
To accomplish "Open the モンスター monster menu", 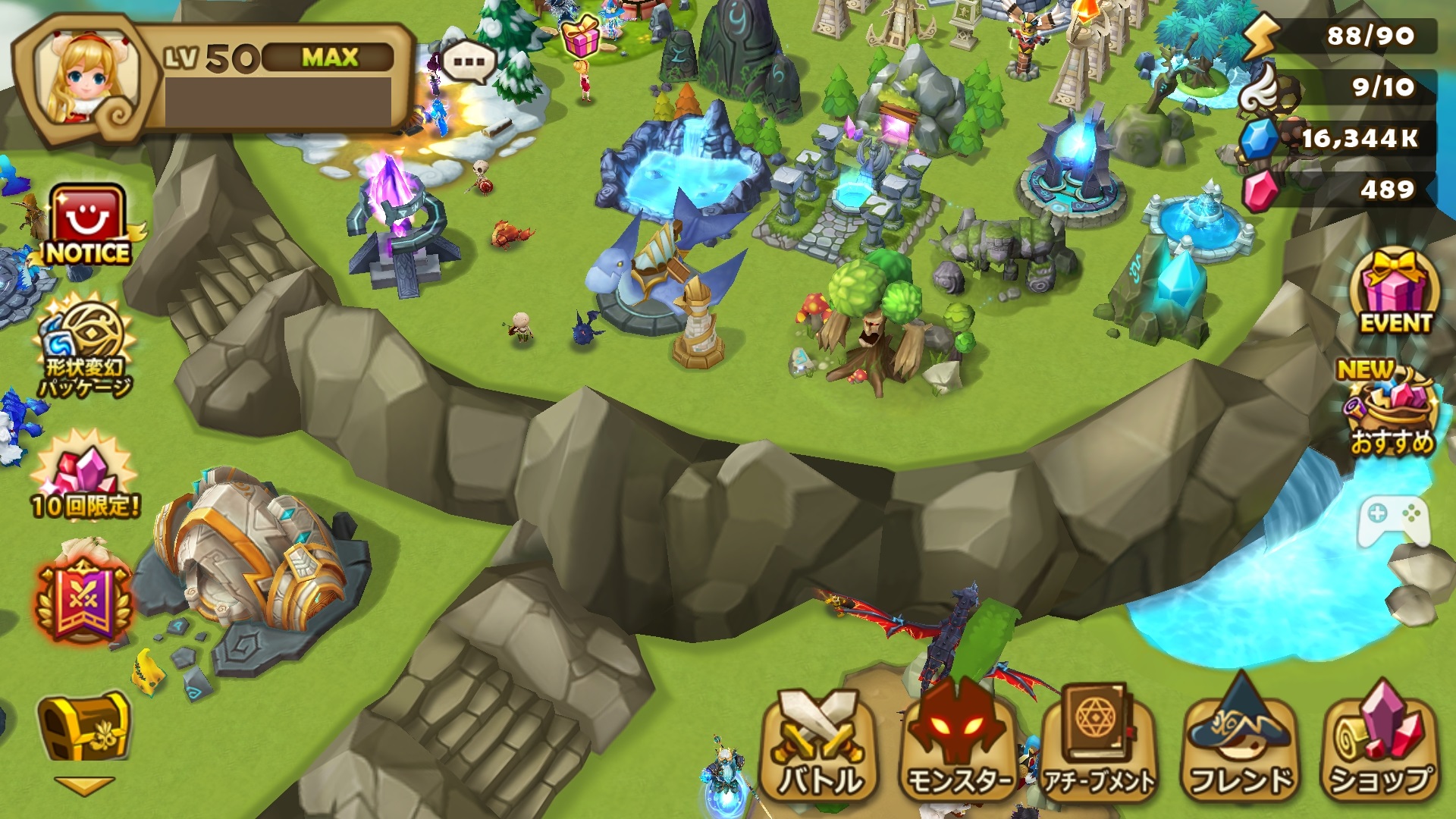I will point(959,747).
